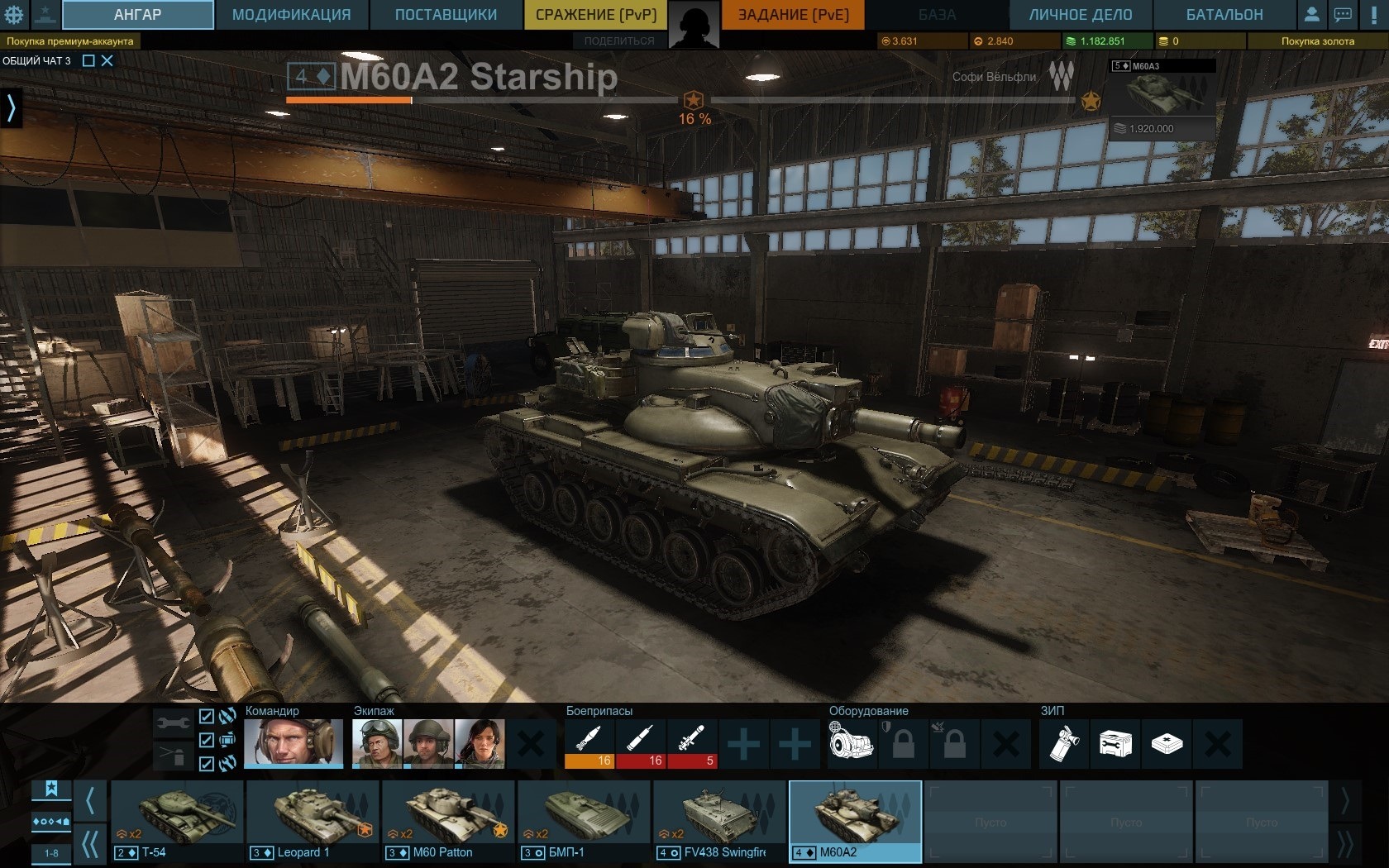Open the ЛИЧНОЕ ДЕЛО menu
The image size is (1389, 868).
(x=1080, y=13)
